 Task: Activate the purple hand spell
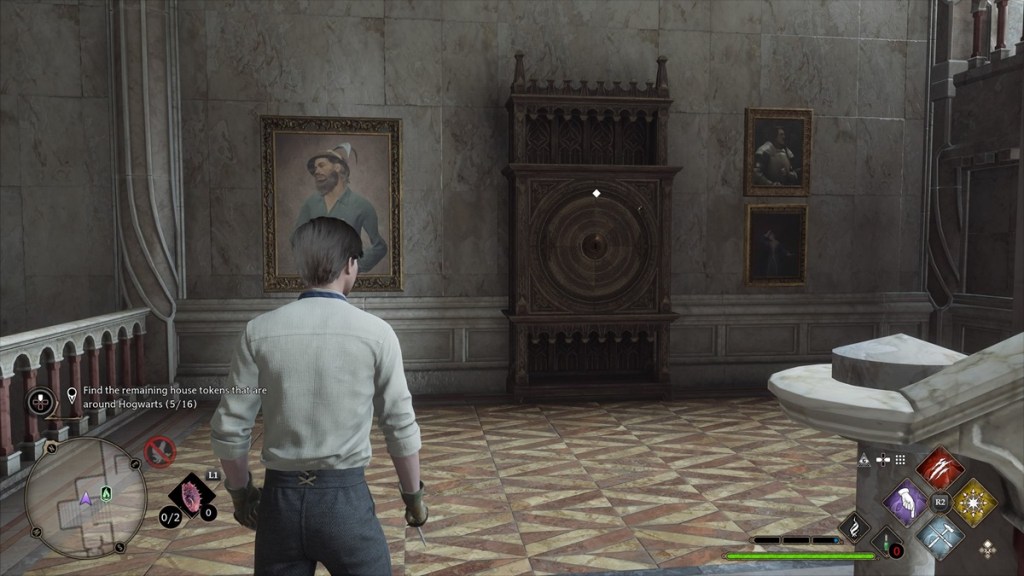coord(907,499)
